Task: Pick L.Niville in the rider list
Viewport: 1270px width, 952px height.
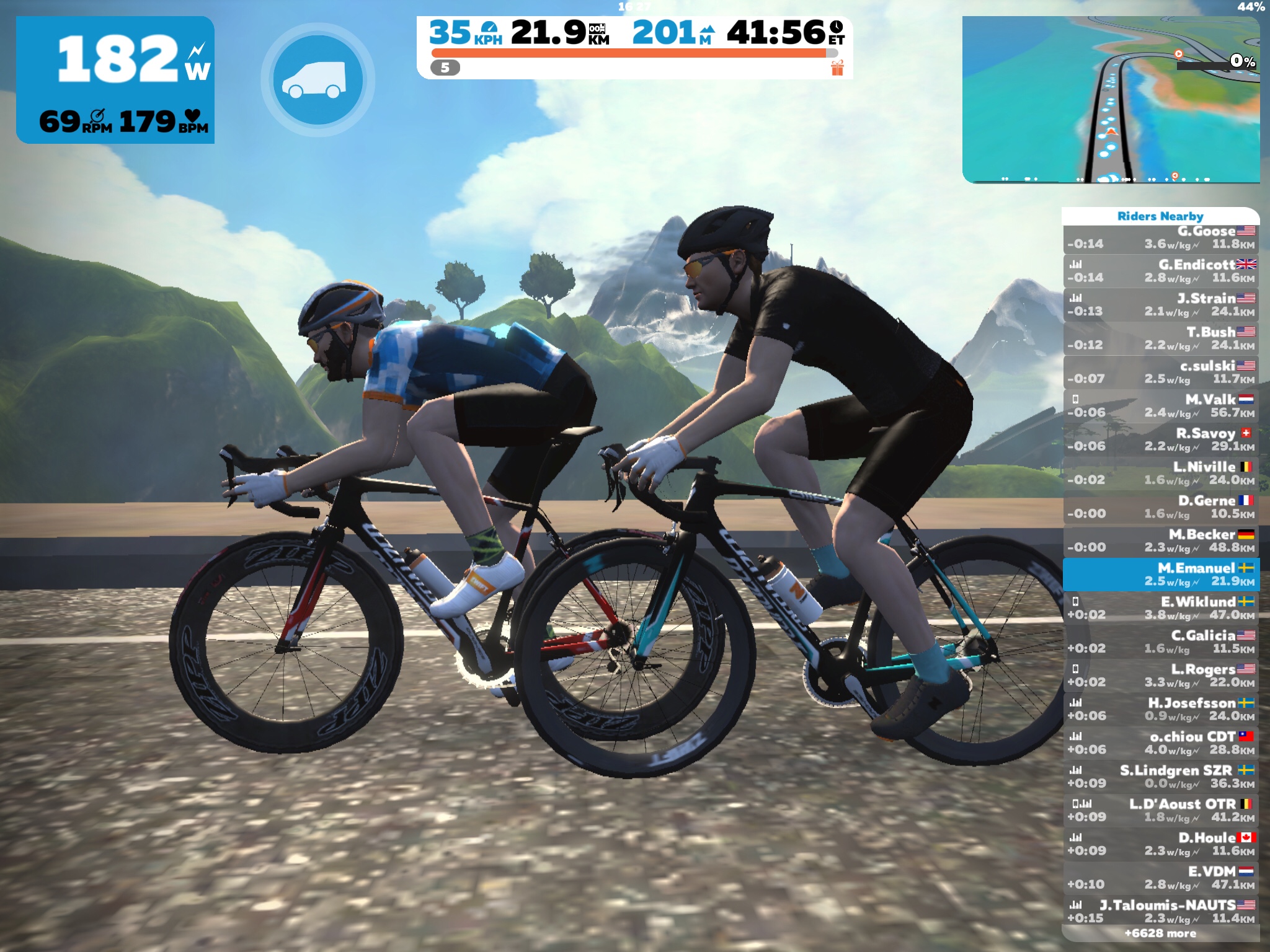Action: 1160,474
